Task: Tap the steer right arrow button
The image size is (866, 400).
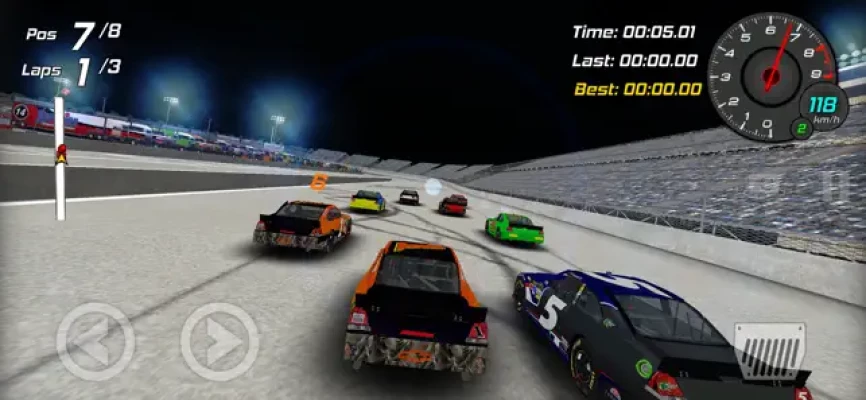Action: click(x=219, y=341)
